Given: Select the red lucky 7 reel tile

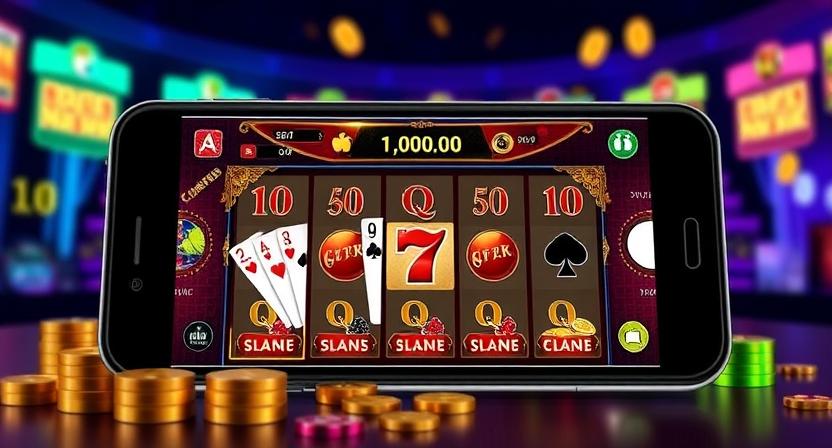Looking at the screenshot, I should coord(419,255).
